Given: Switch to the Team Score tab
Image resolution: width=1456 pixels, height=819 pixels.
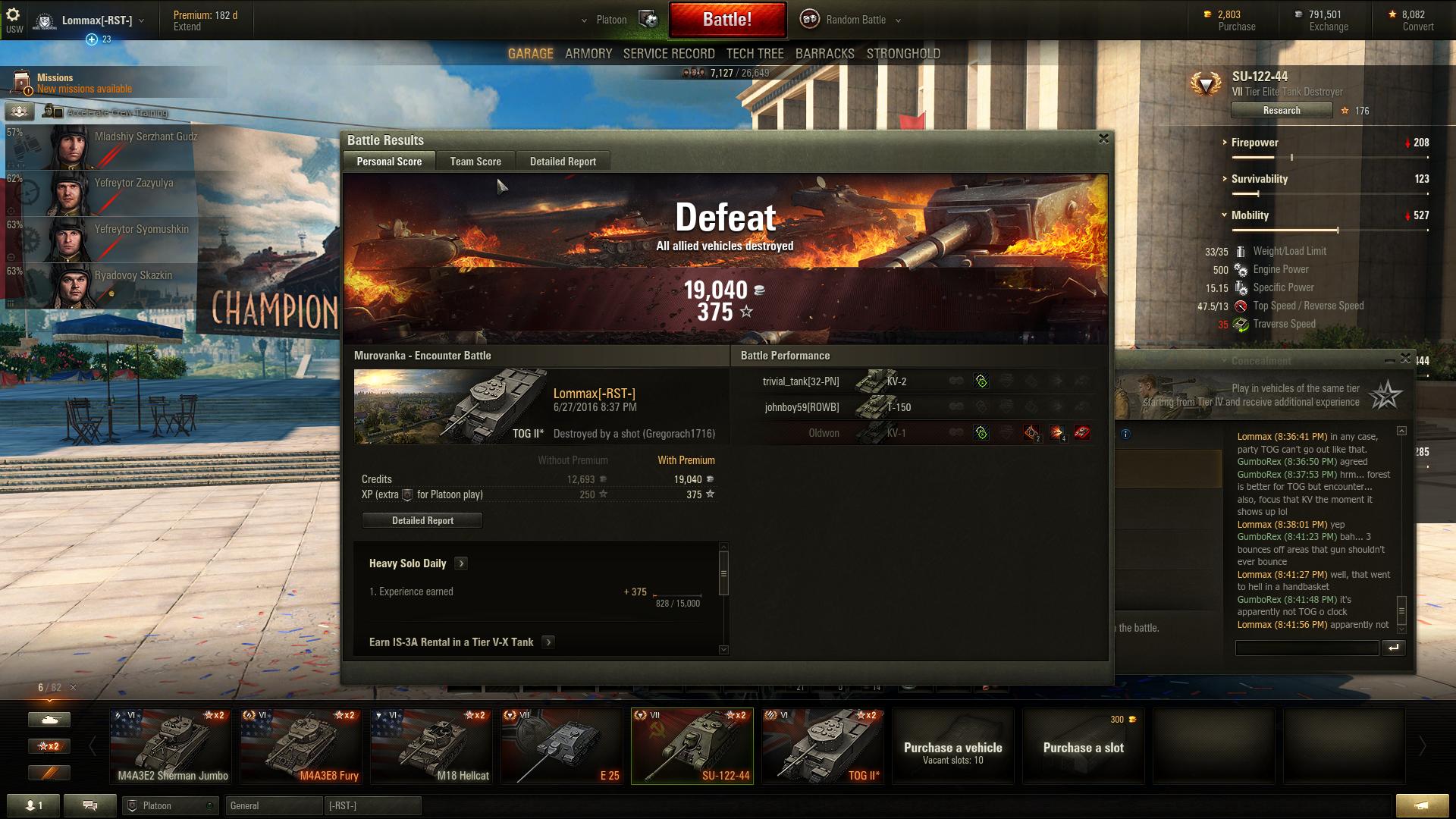Looking at the screenshot, I should click(x=475, y=162).
